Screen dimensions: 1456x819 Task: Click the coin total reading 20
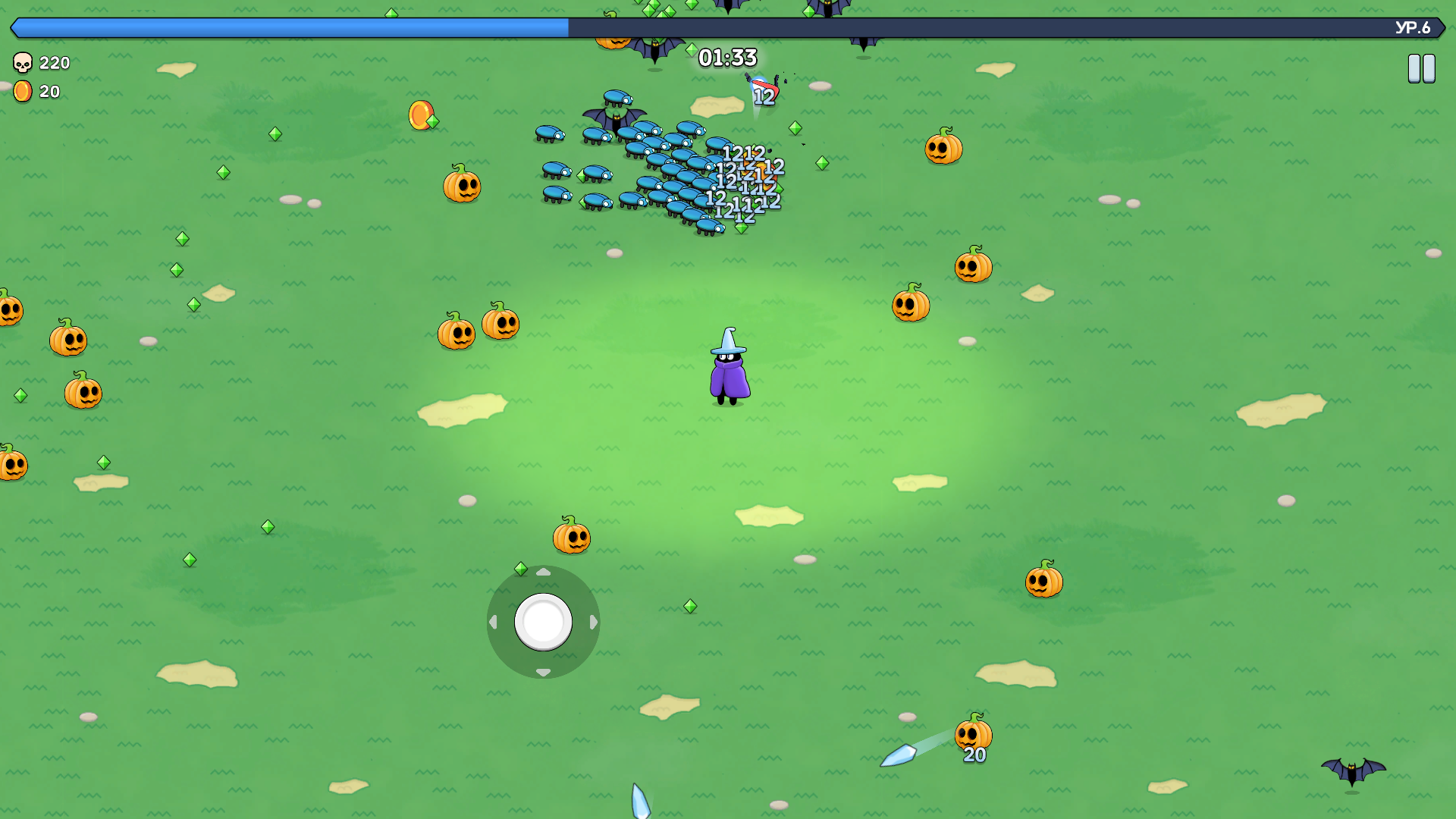tap(49, 92)
